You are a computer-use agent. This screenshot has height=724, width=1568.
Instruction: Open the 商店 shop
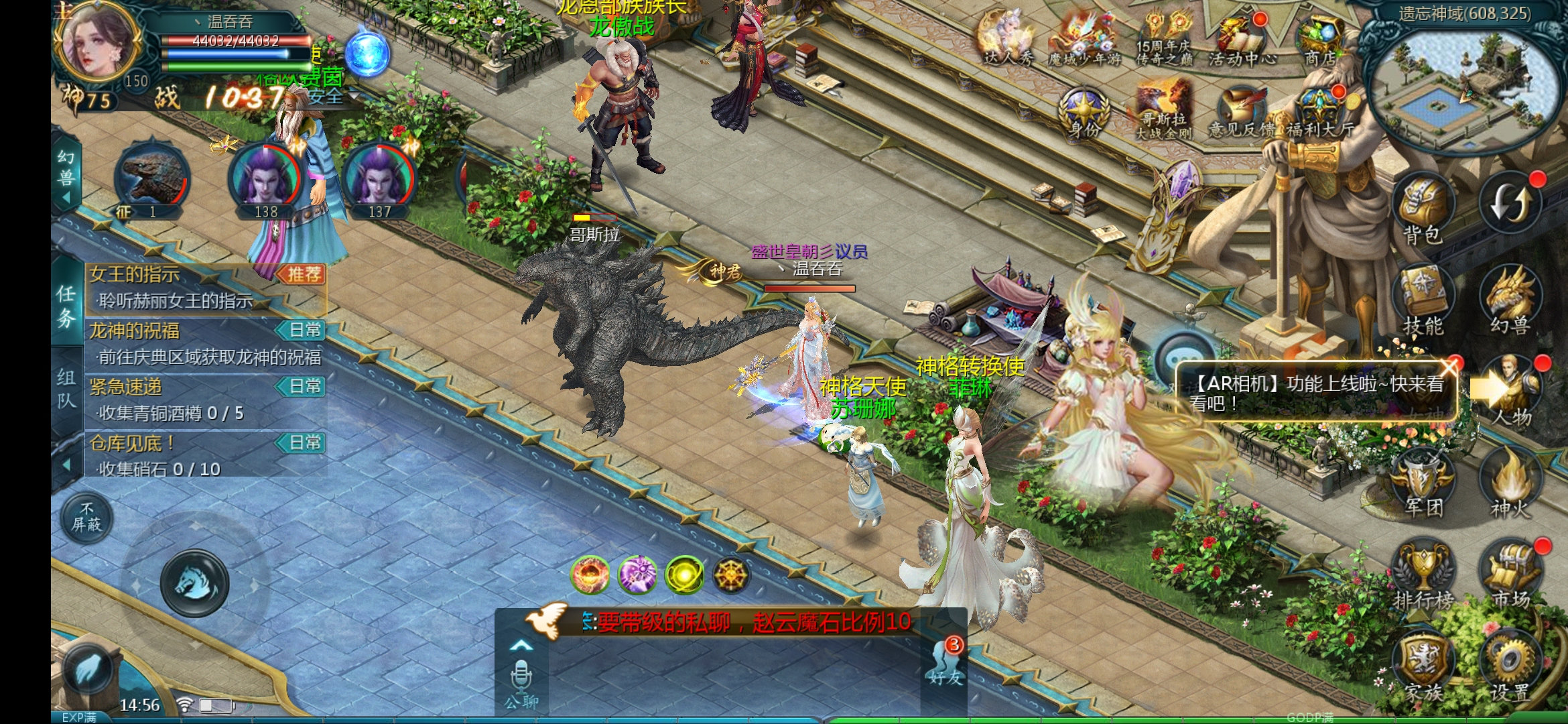1320,40
